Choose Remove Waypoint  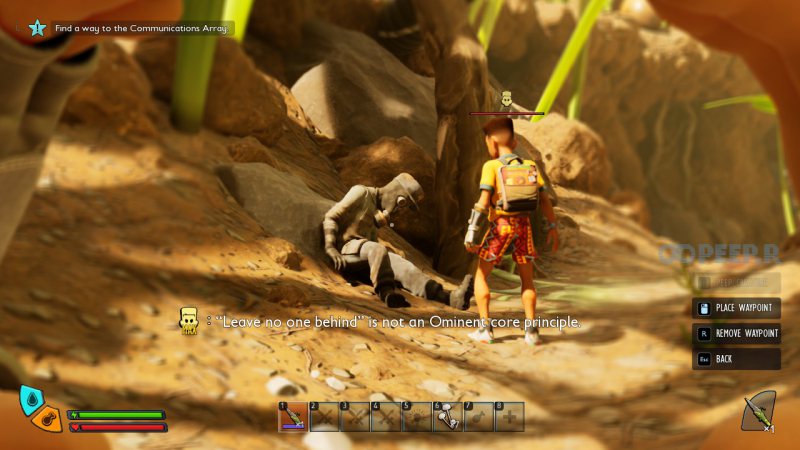(x=736, y=333)
